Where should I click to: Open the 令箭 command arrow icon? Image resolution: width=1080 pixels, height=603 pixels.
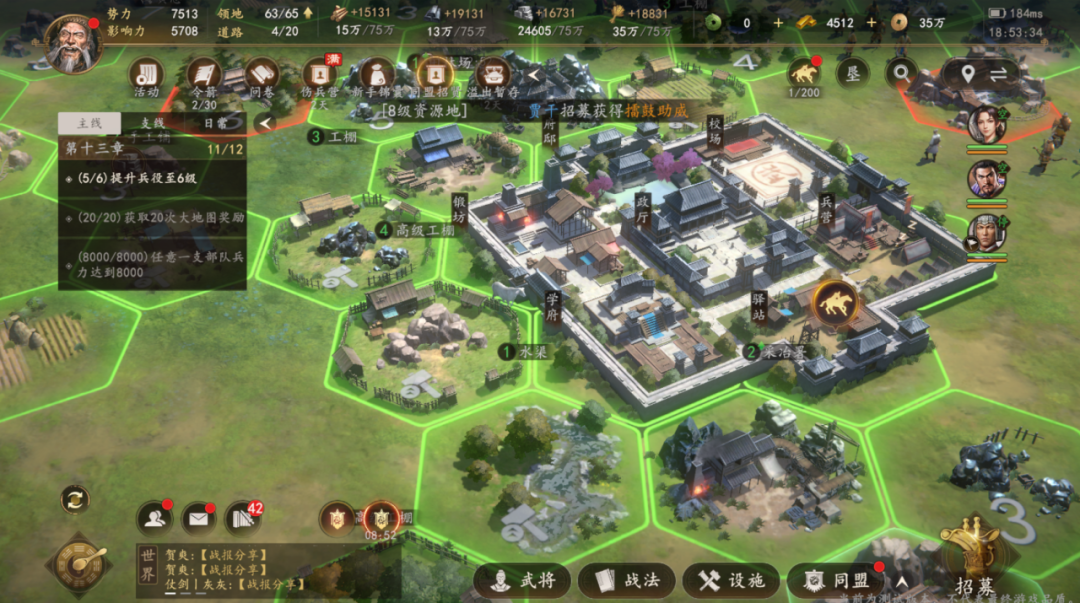(204, 75)
